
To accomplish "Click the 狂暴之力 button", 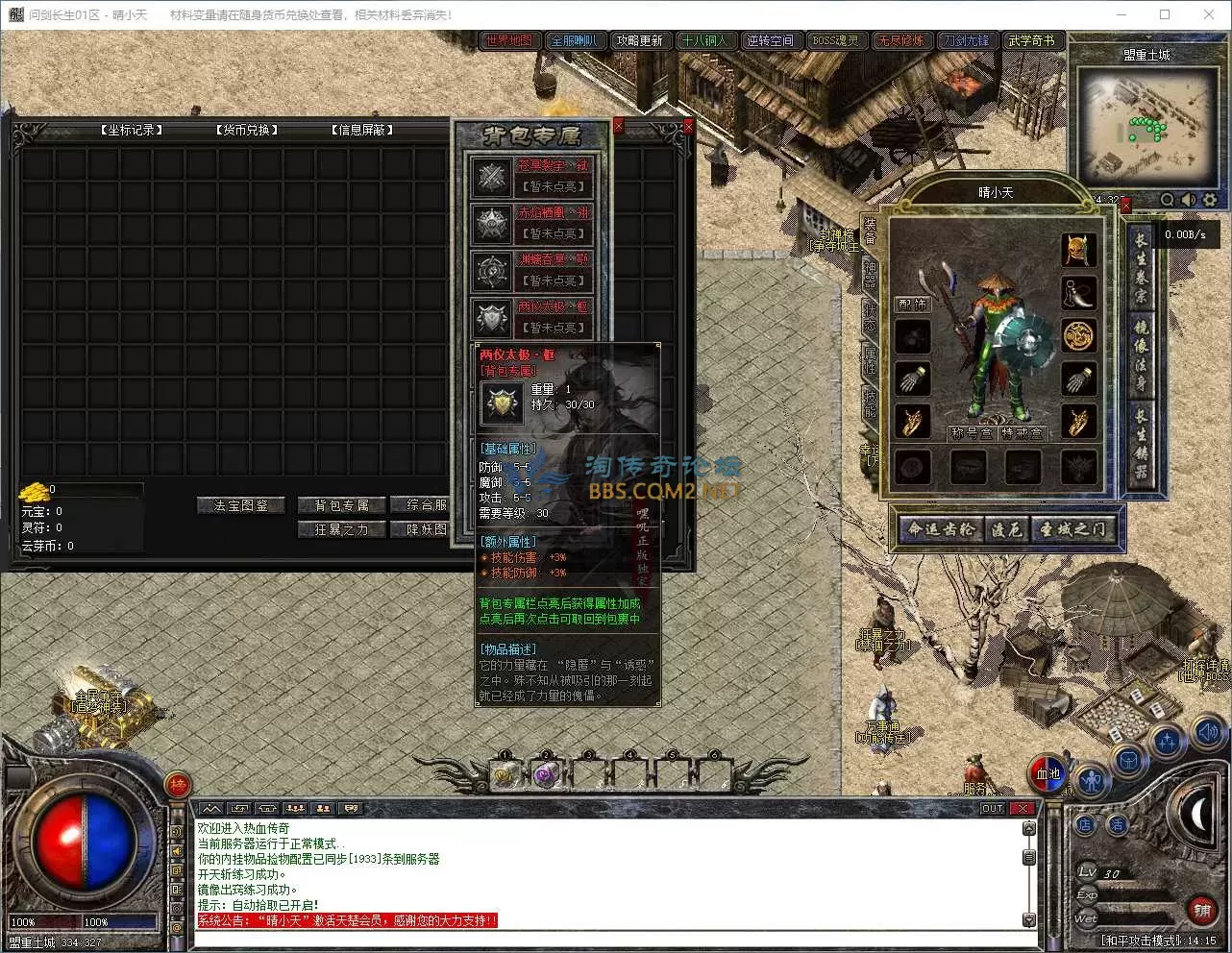I will [x=340, y=529].
